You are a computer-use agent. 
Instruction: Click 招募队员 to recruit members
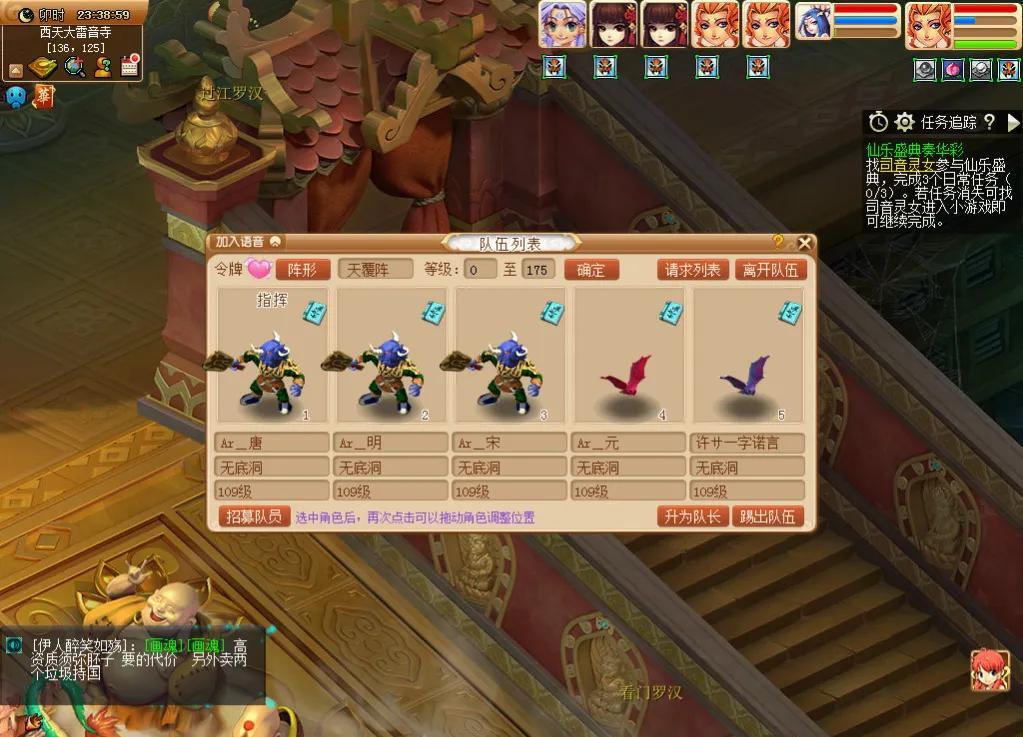tap(253, 516)
